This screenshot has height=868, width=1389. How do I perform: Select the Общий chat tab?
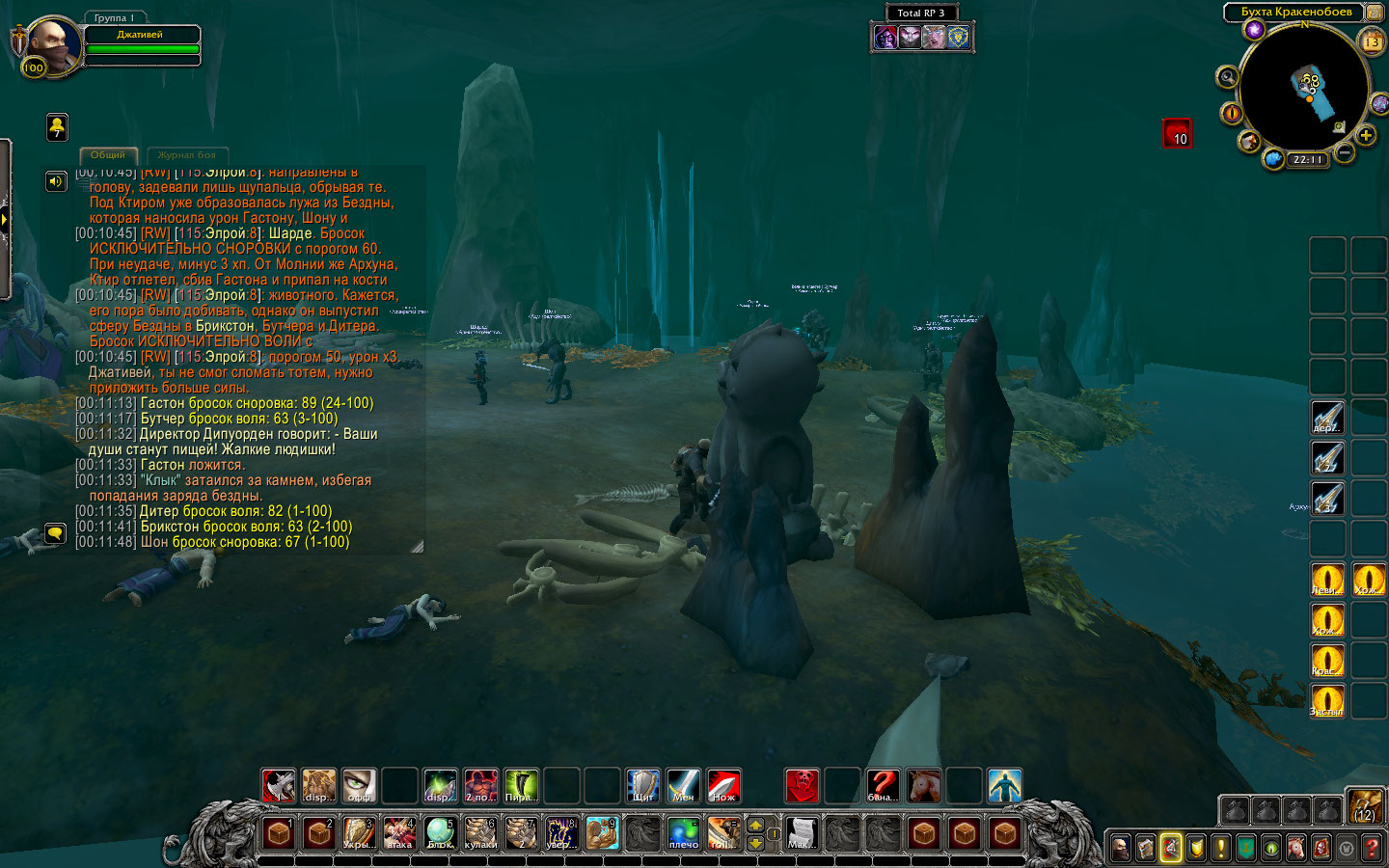pyautogui.click(x=108, y=155)
